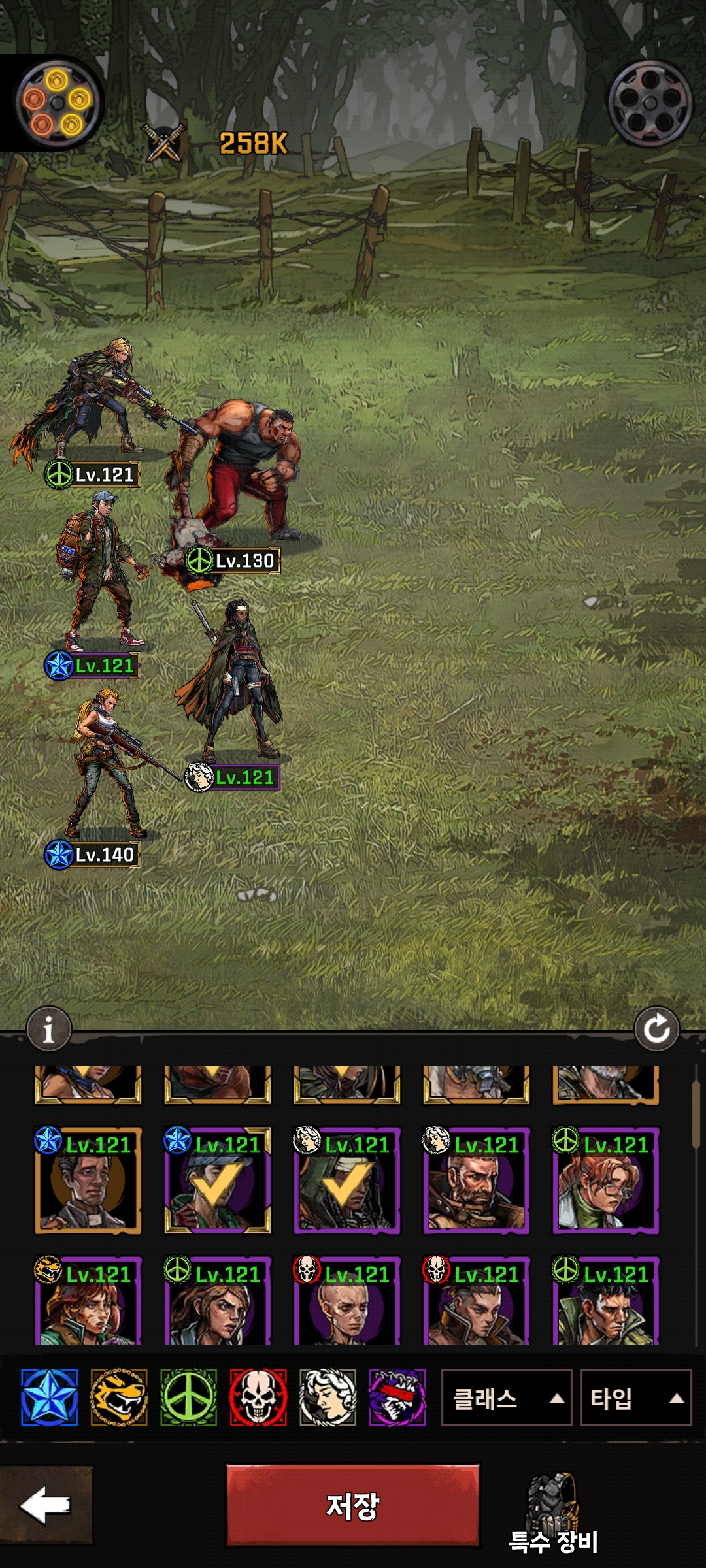This screenshot has width=706, height=1568.
Task: Save the formation with the 저장 button
Action: [x=353, y=1505]
